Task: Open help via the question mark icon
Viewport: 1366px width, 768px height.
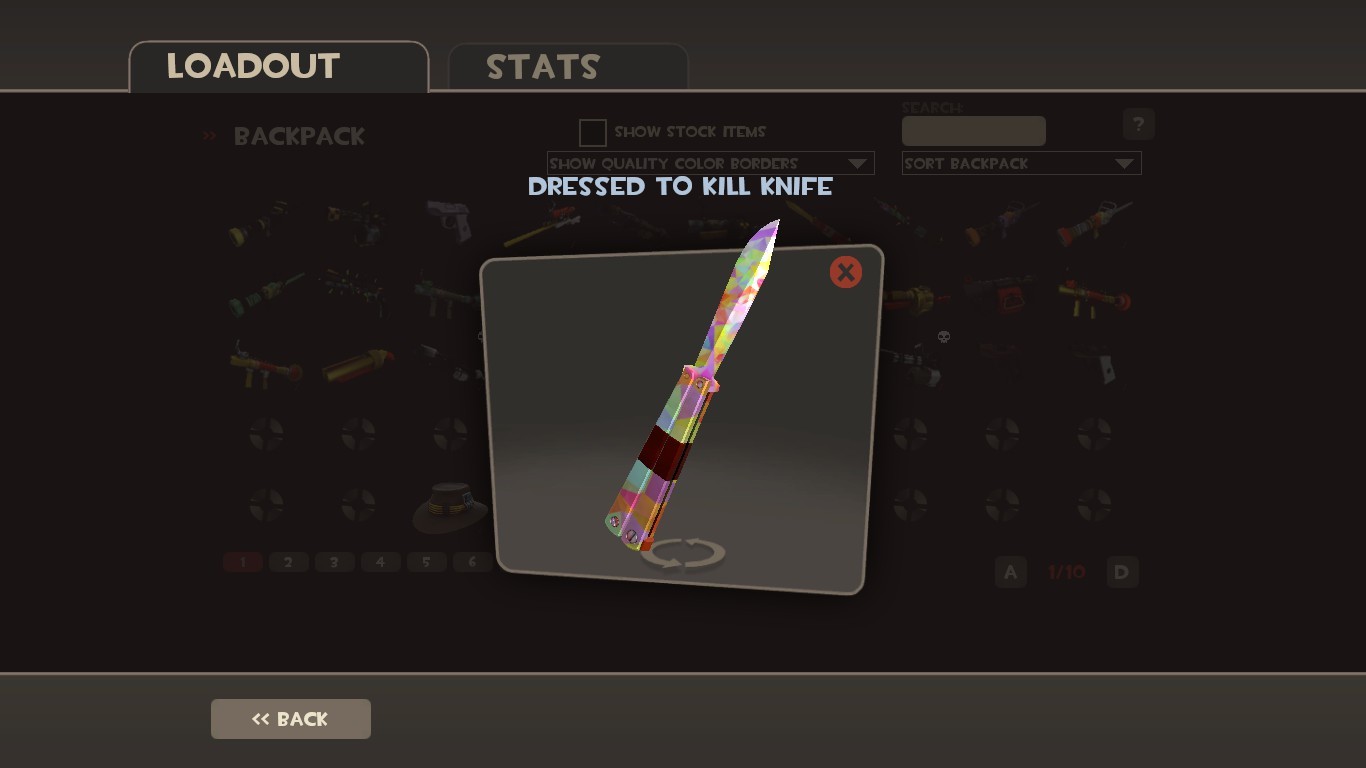Action: (x=1138, y=124)
